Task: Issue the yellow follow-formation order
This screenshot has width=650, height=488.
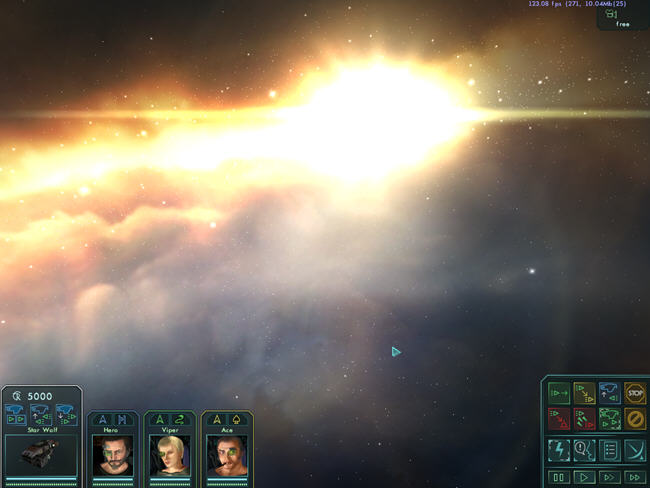Action: coord(585,394)
